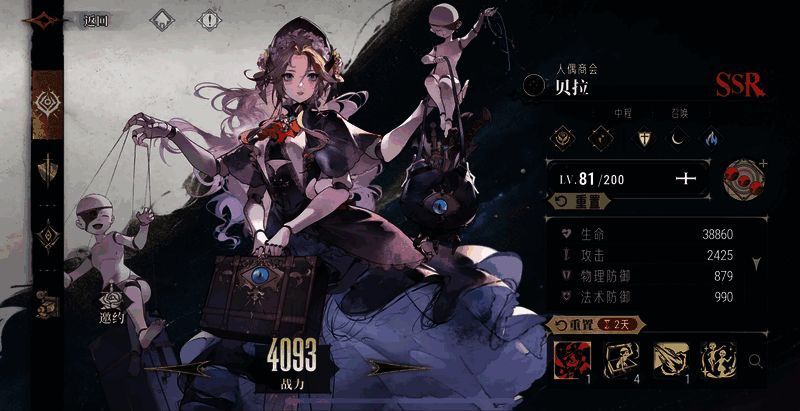The image size is (800, 411).
Task: Select the second skill icon marked 4
Action: pos(620,357)
